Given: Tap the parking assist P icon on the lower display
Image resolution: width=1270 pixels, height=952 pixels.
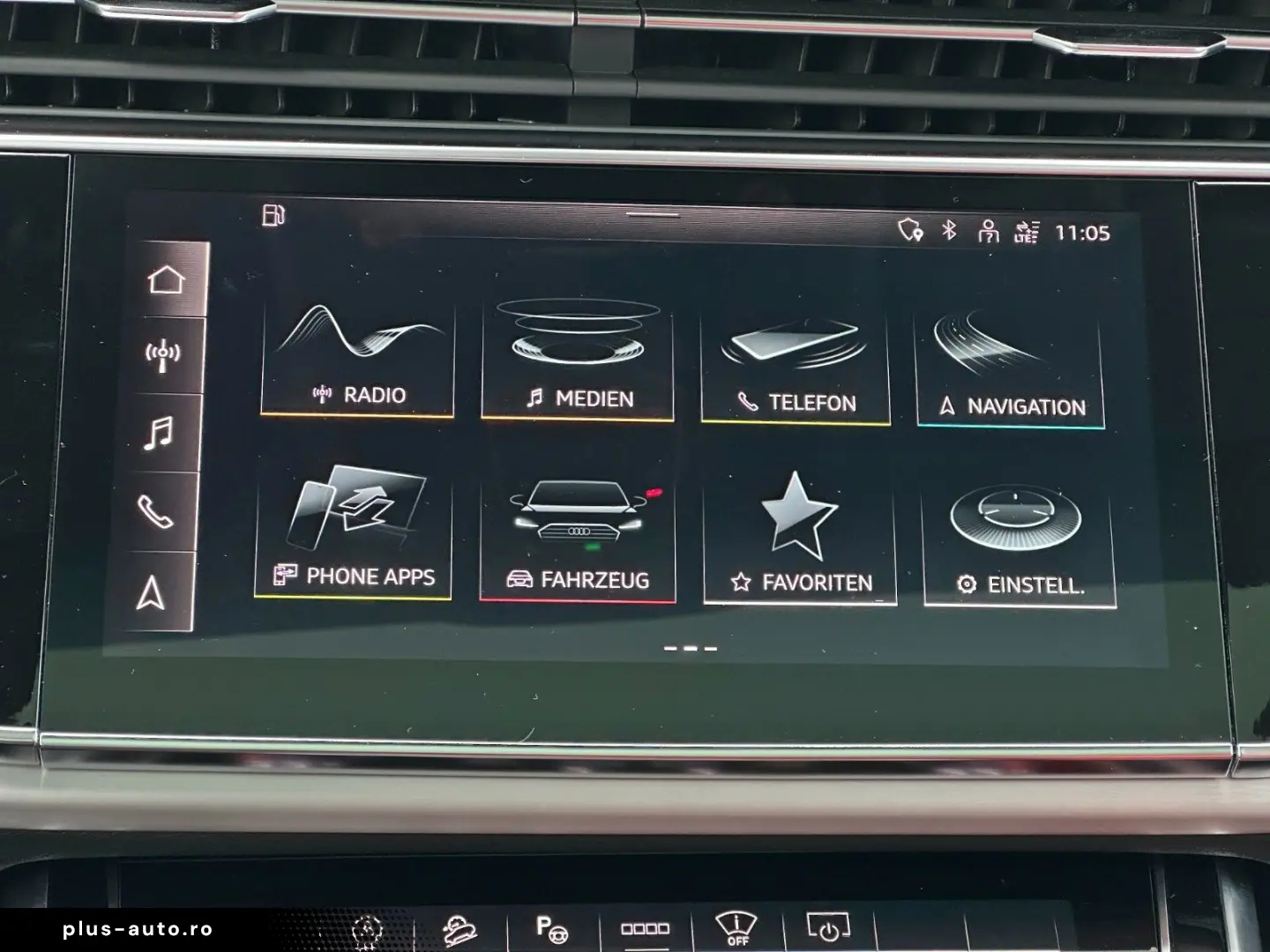Looking at the screenshot, I should [x=551, y=928].
